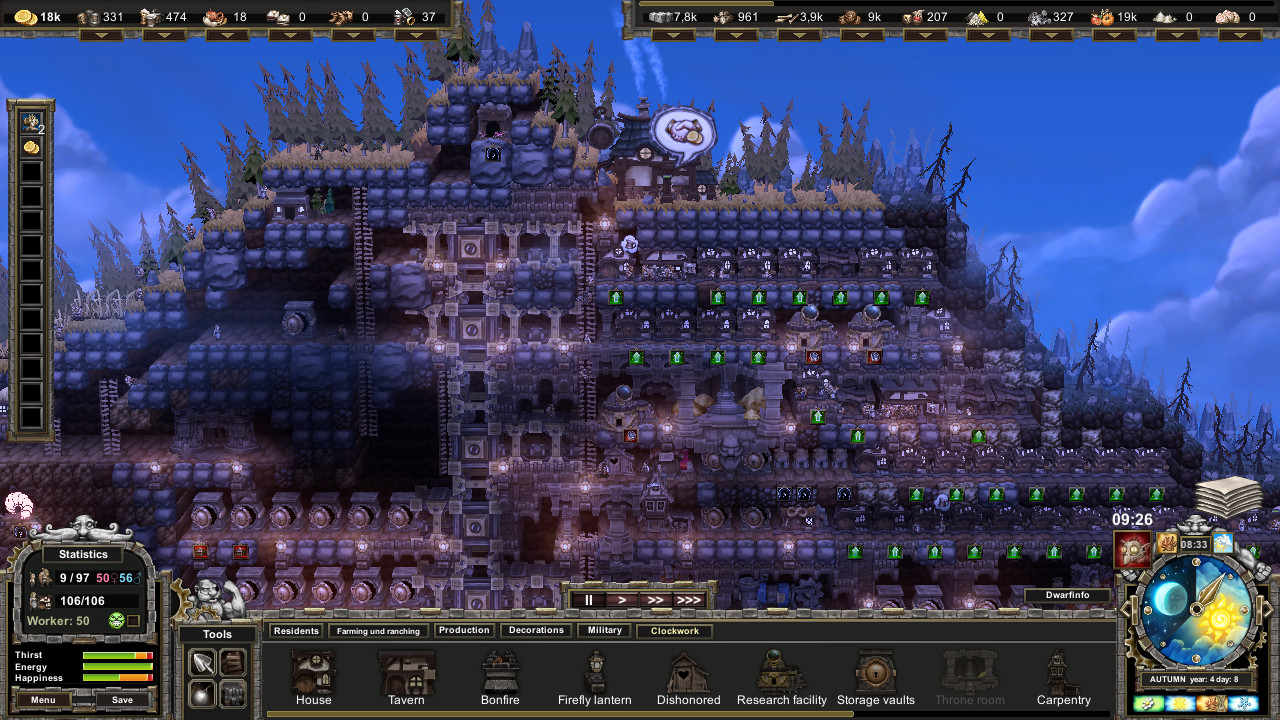
Task: Open the stone resource dropdown on the right
Action: [x=672, y=35]
